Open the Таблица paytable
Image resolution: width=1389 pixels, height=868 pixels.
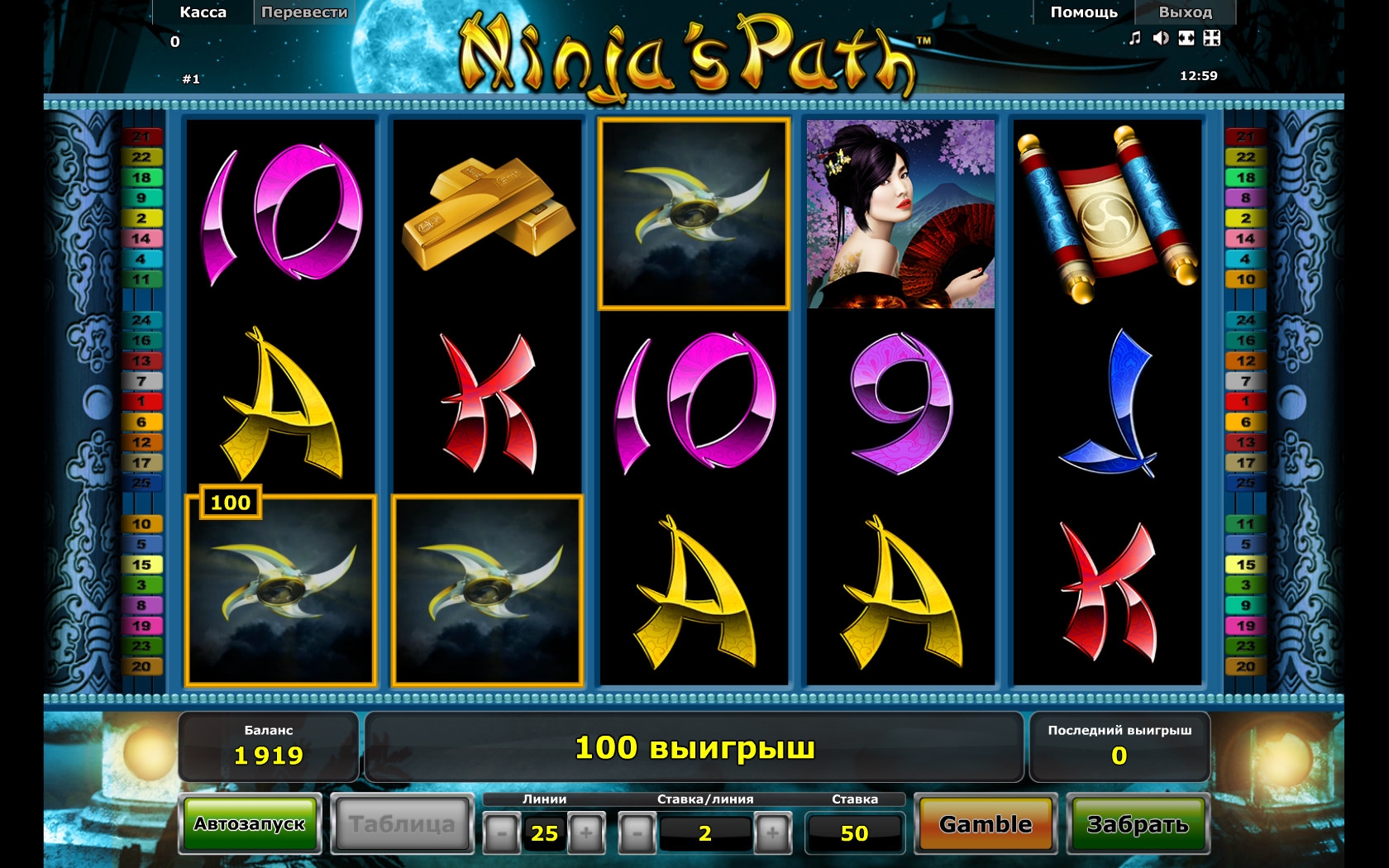402,824
